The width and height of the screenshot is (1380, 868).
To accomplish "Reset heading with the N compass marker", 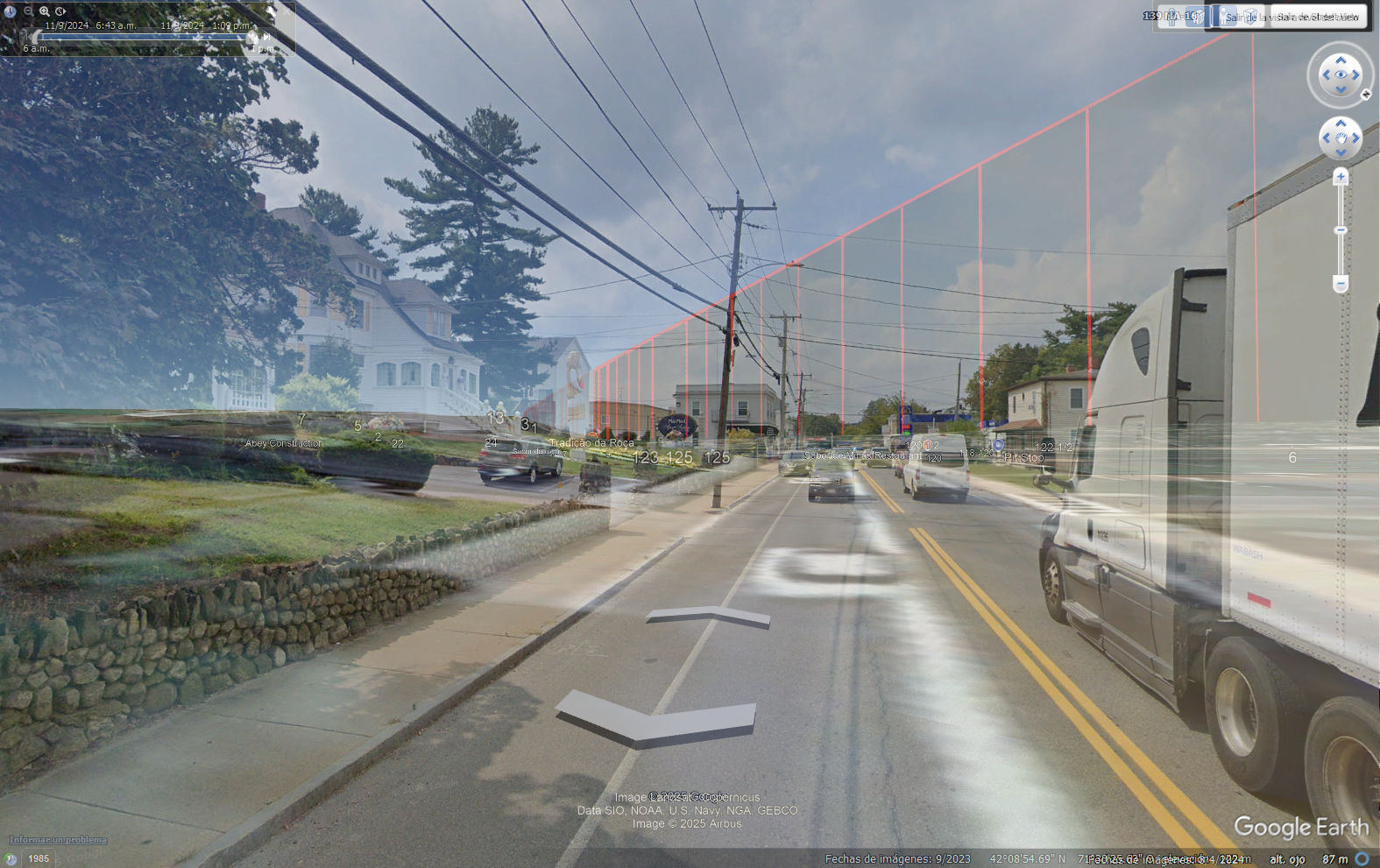I will point(1365,95).
